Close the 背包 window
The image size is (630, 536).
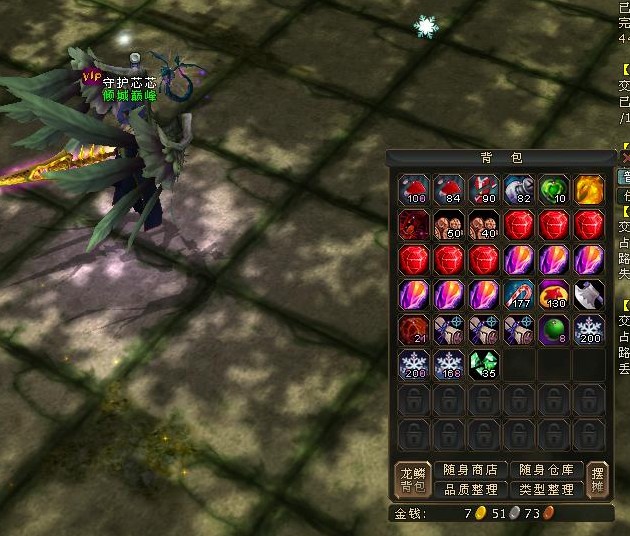click(x=624, y=158)
